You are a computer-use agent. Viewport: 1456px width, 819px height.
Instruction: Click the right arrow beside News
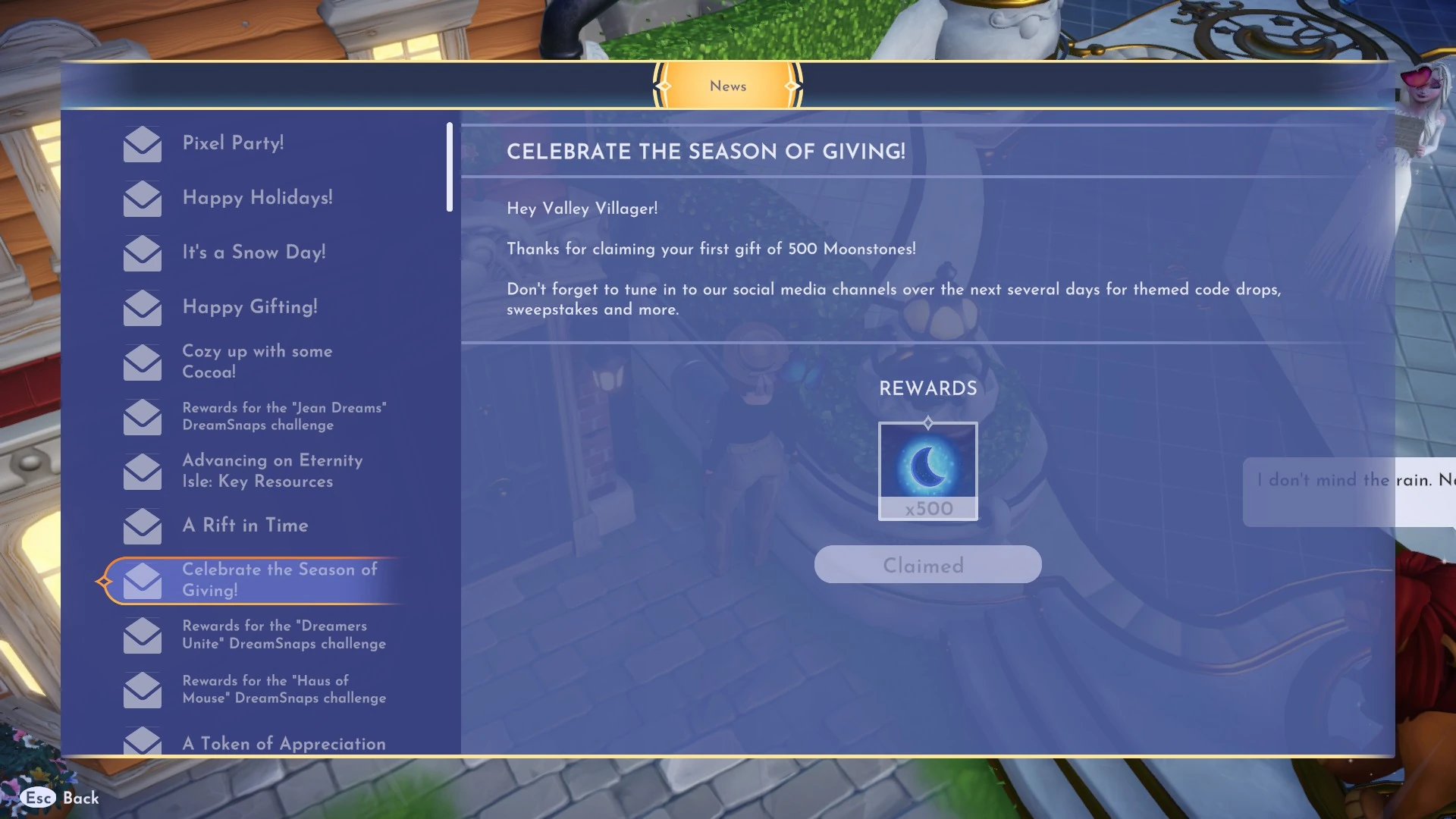coord(792,86)
